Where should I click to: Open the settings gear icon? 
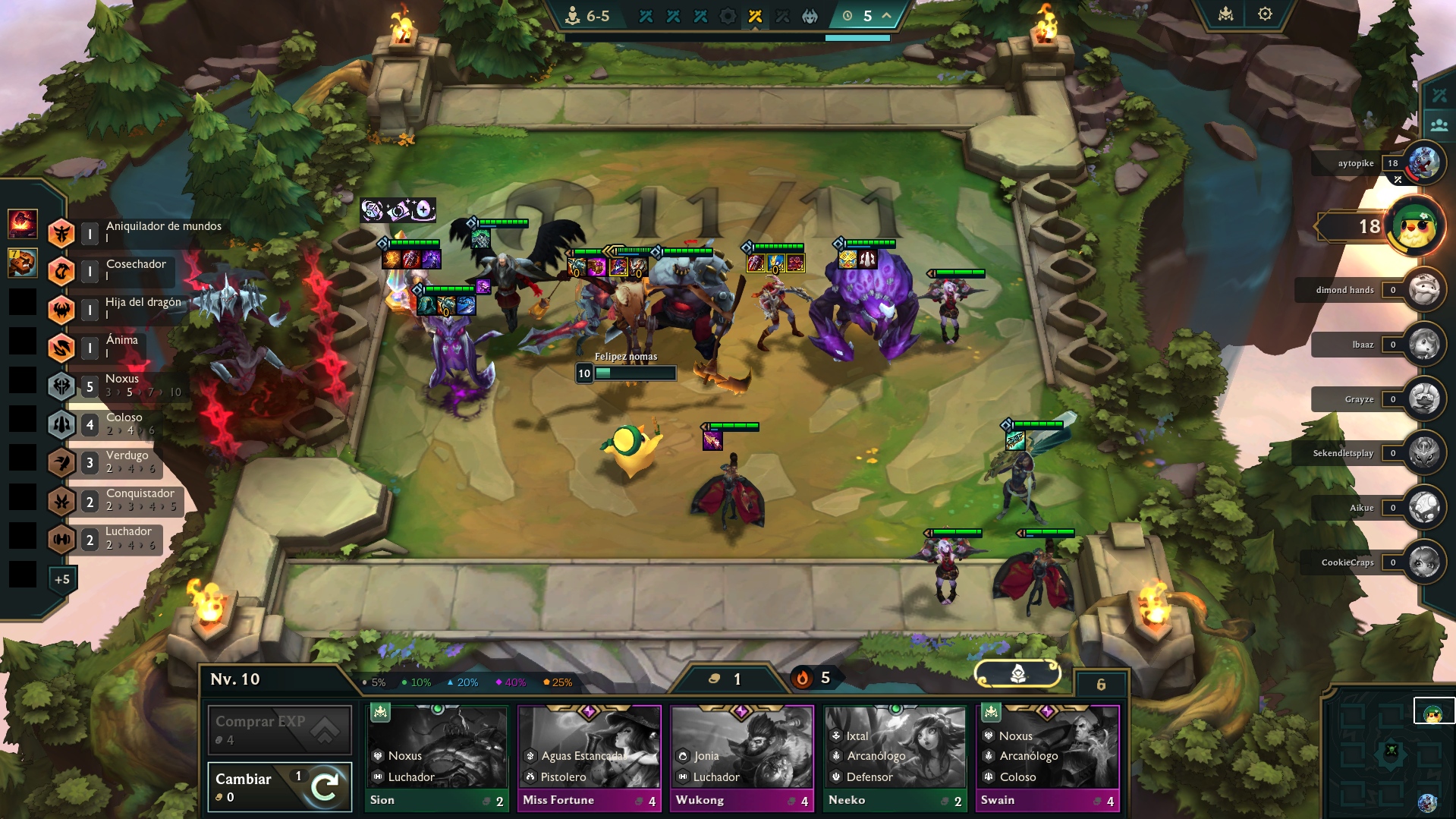point(1265,14)
